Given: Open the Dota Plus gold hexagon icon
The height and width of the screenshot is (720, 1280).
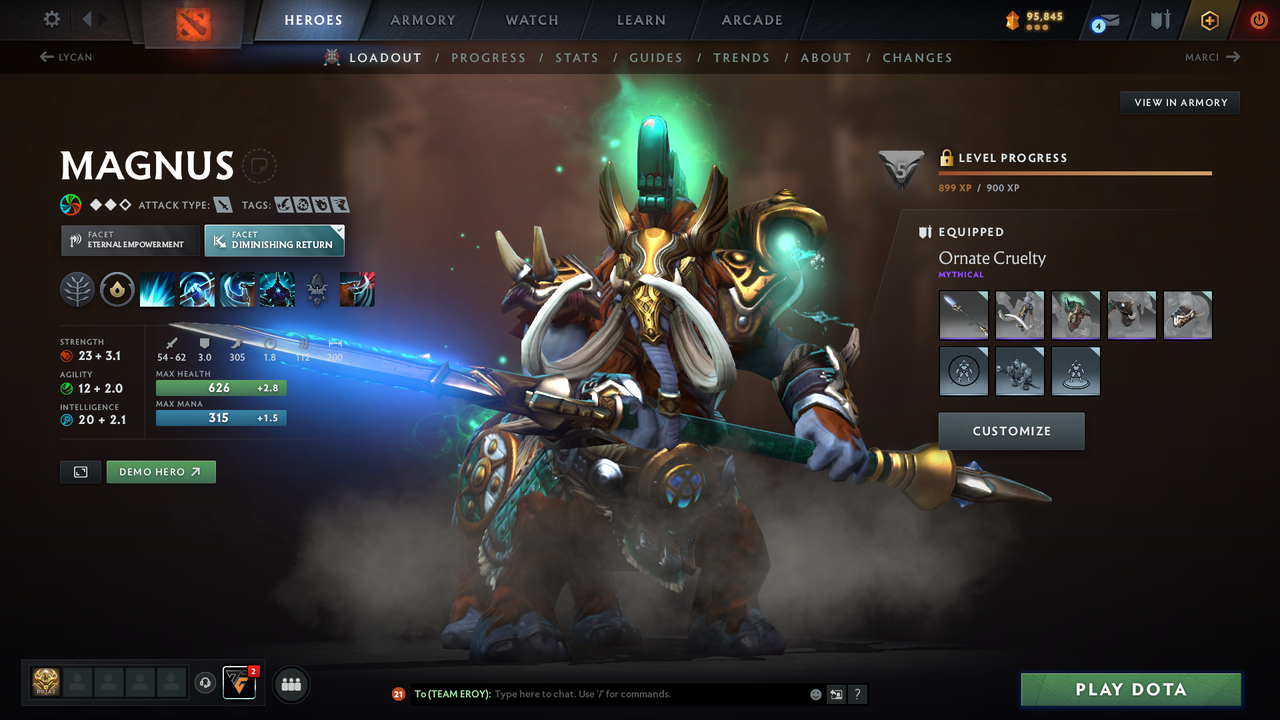Looking at the screenshot, I should (x=1210, y=20).
